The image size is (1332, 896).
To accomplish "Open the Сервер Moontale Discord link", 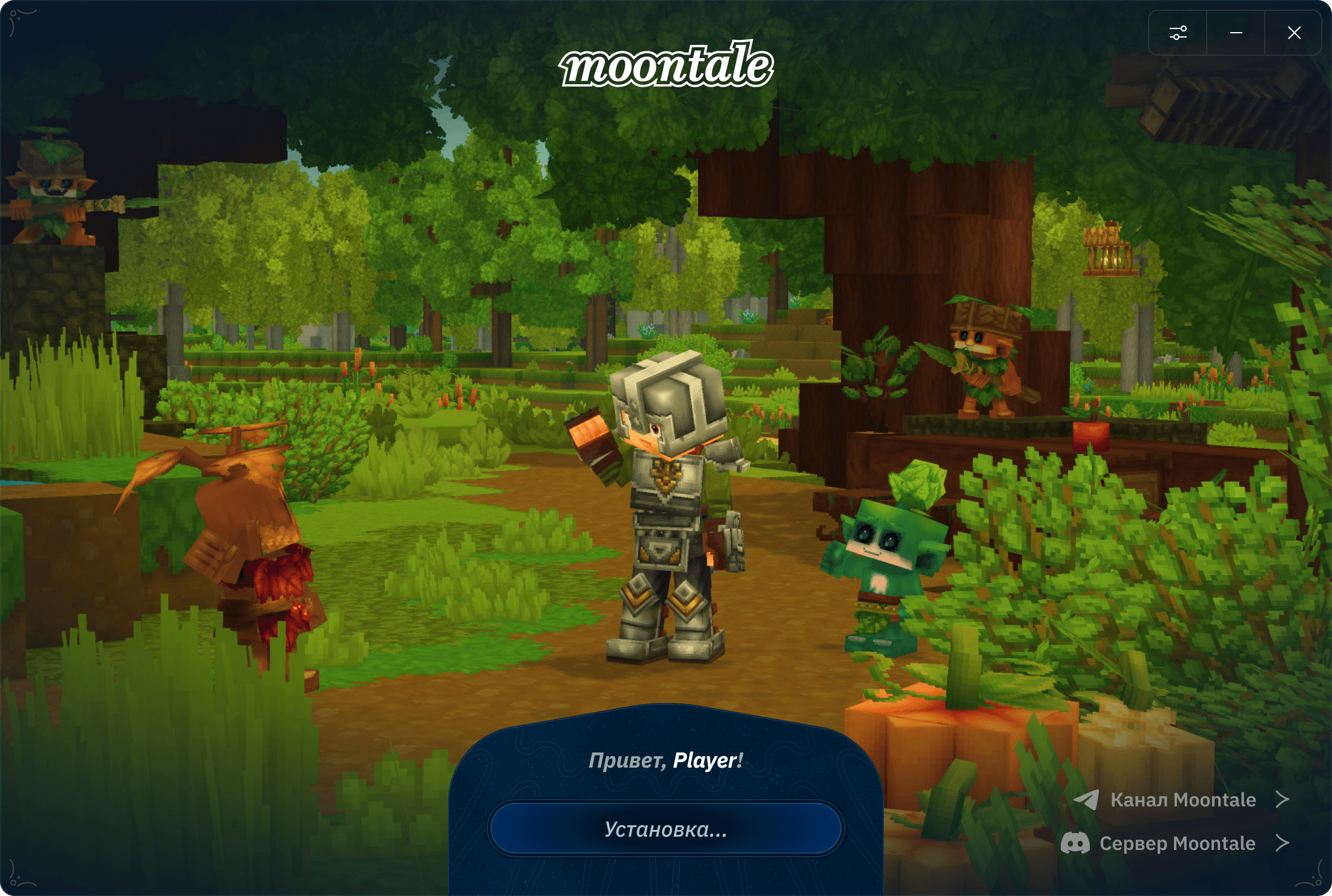I will click(1176, 843).
